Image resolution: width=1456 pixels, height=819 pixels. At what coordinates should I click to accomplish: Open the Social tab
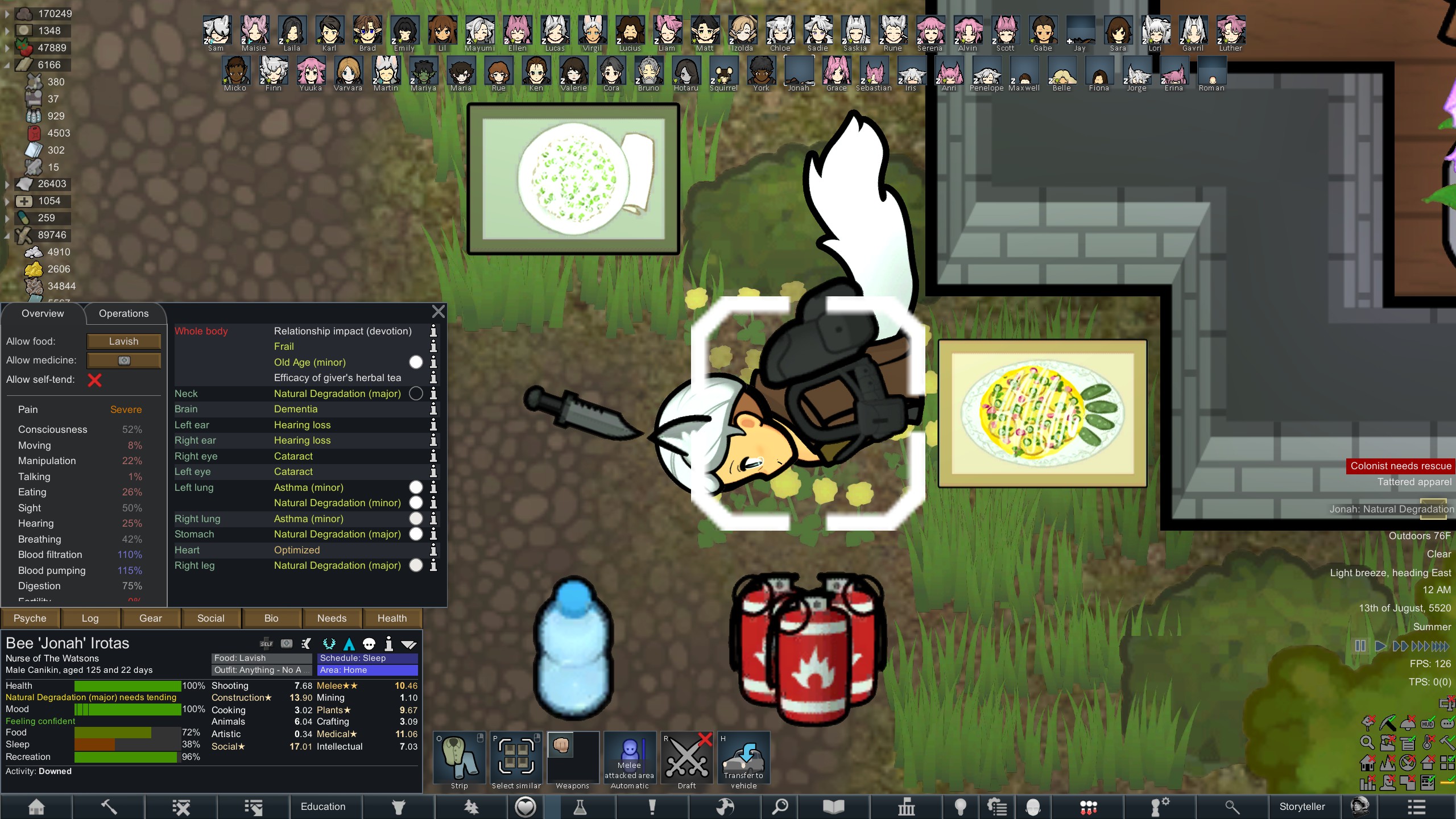210,618
